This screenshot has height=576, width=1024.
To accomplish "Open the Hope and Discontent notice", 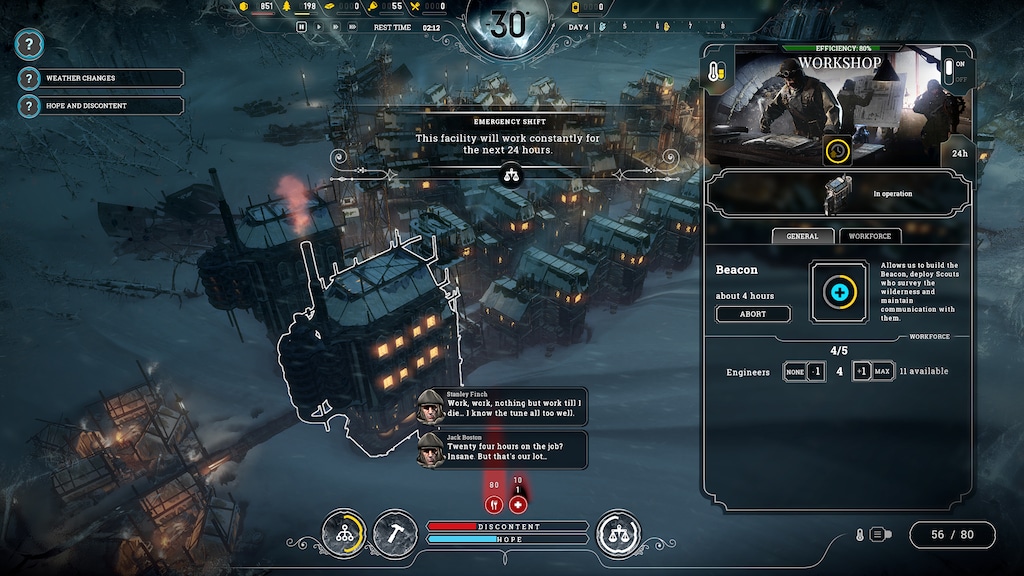I will pyautogui.click(x=100, y=105).
